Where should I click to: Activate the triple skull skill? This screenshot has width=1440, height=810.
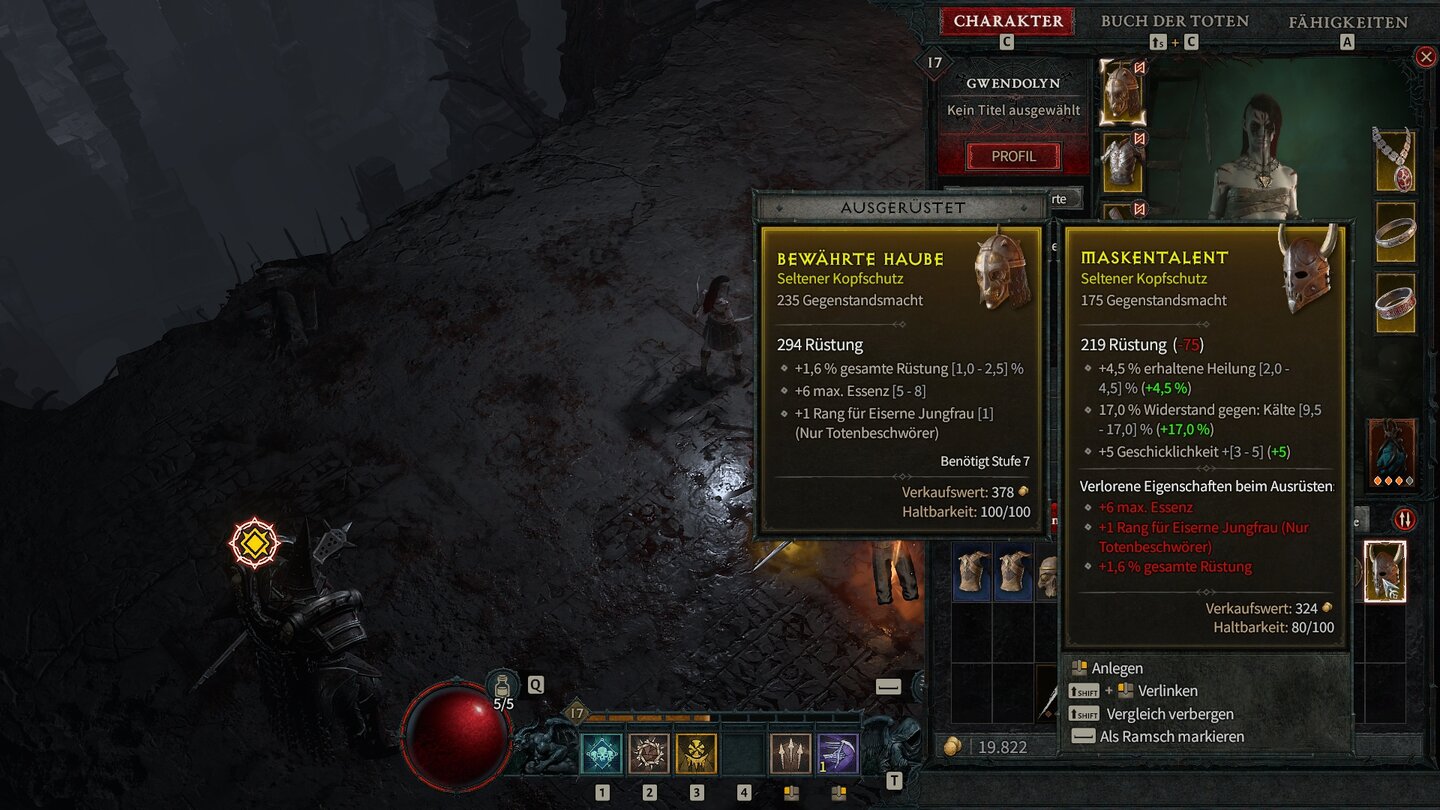[x=601, y=753]
